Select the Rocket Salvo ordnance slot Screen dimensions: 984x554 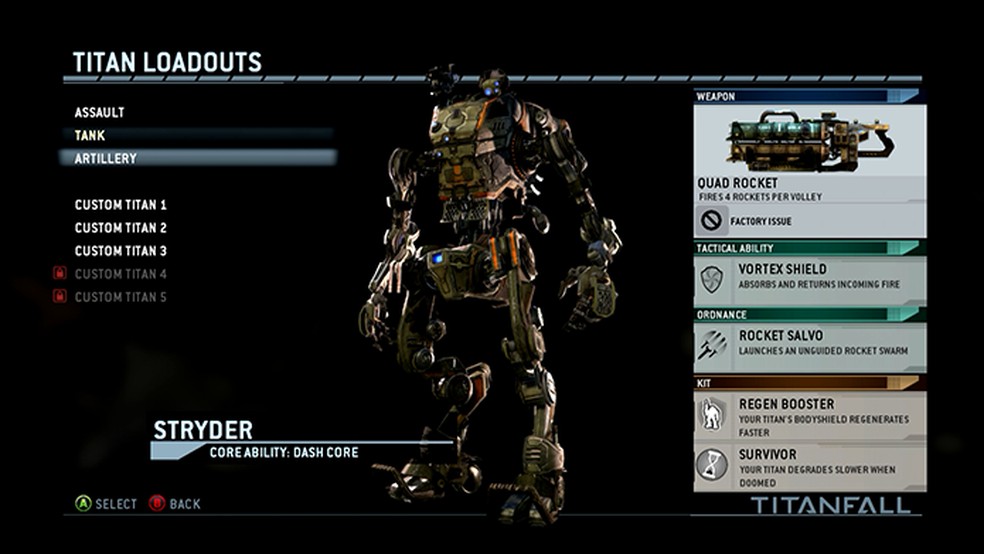coord(809,345)
